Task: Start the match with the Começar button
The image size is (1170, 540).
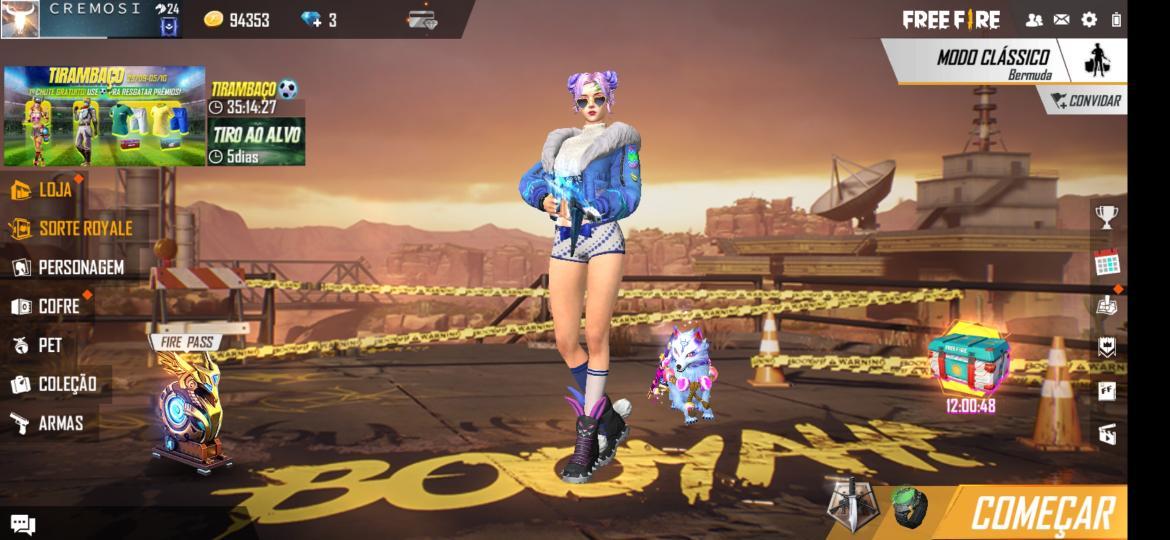Action: pos(1041,512)
